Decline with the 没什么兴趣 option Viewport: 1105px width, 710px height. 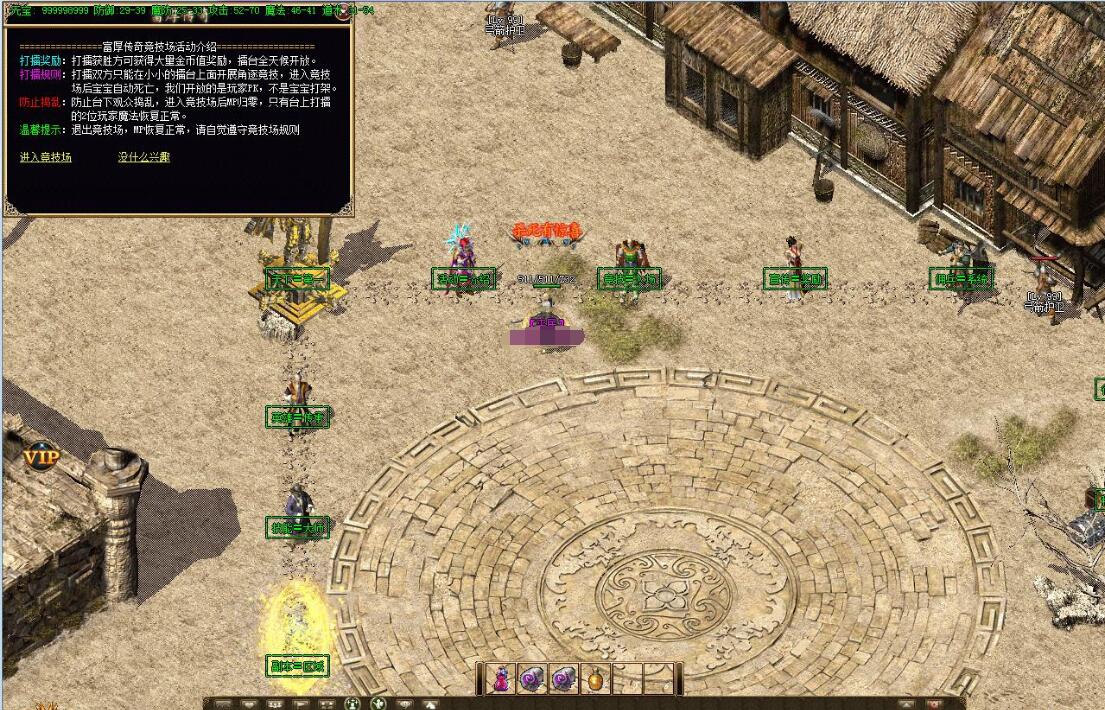click(x=144, y=157)
